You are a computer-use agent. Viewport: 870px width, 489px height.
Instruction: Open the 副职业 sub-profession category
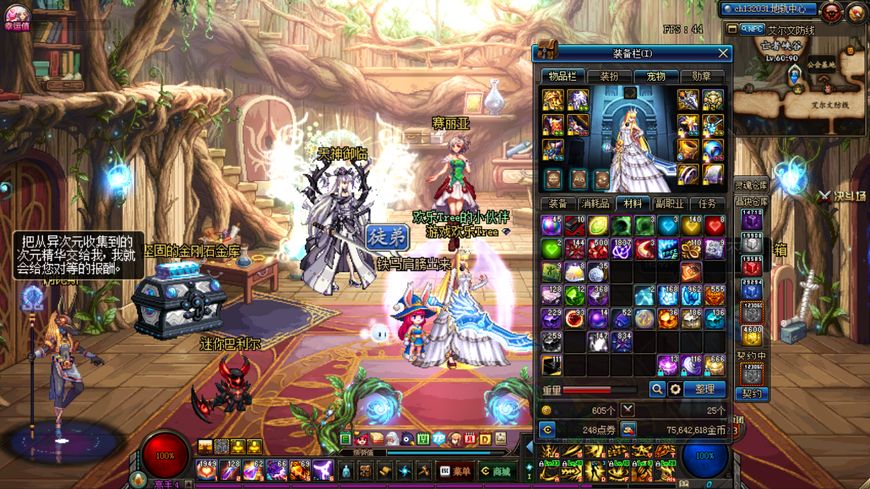pos(669,203)
